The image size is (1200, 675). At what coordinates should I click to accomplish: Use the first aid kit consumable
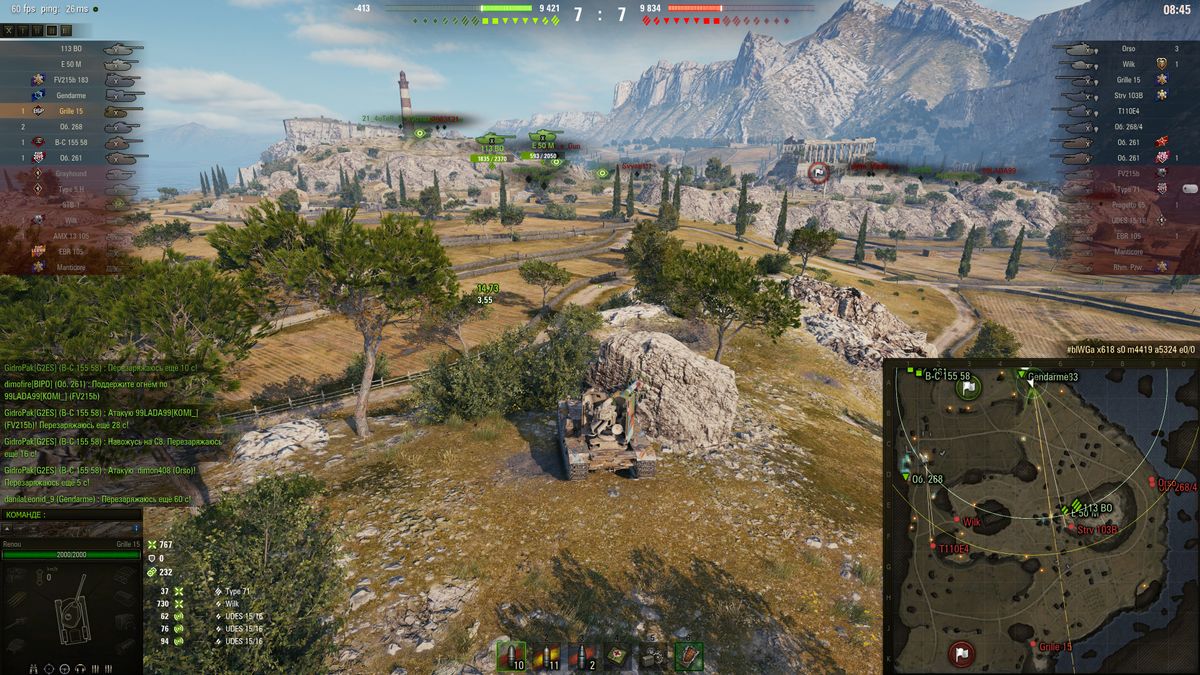click(x=619, y=656)
